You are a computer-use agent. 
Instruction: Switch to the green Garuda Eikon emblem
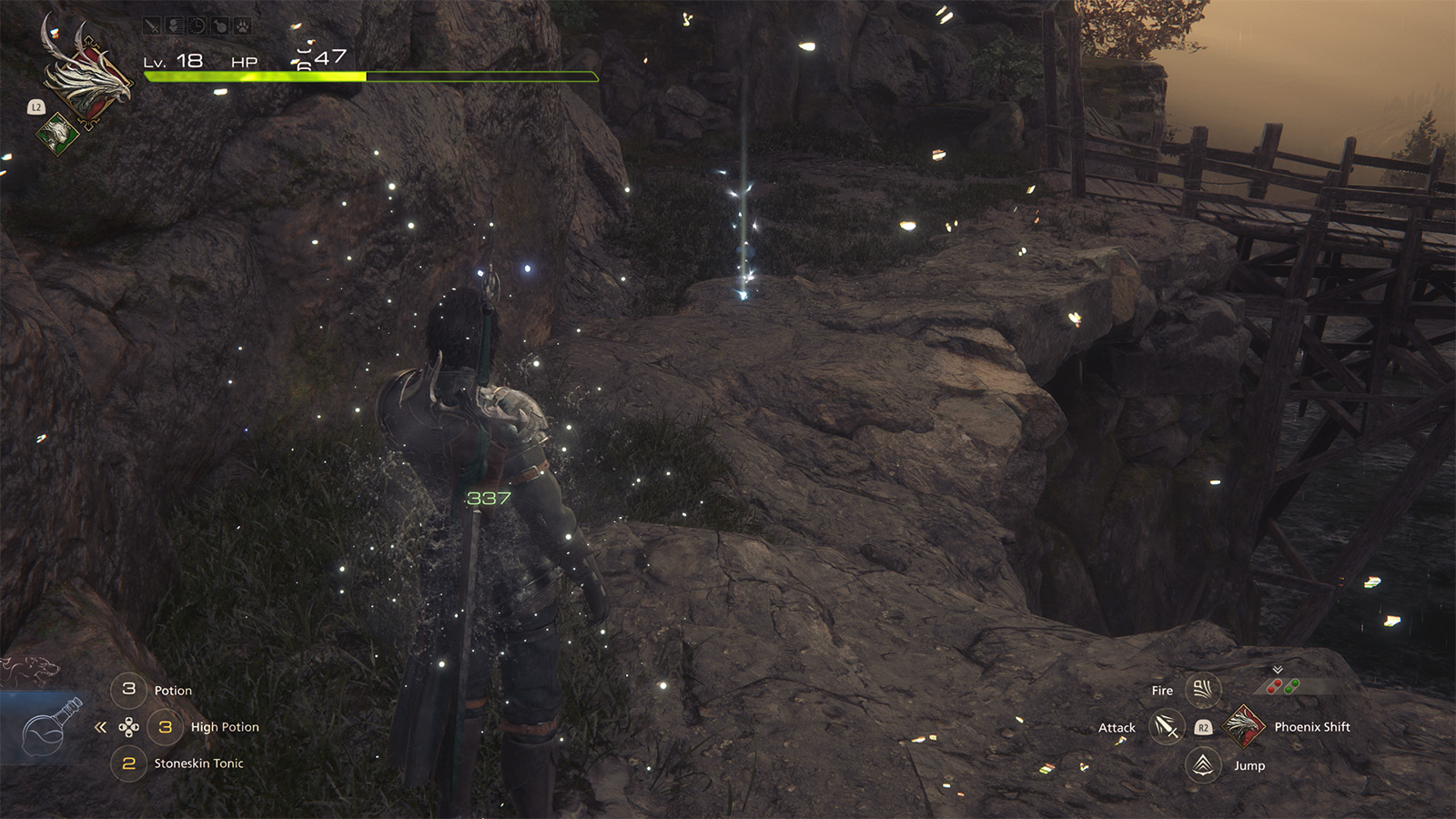pos(57,134)
